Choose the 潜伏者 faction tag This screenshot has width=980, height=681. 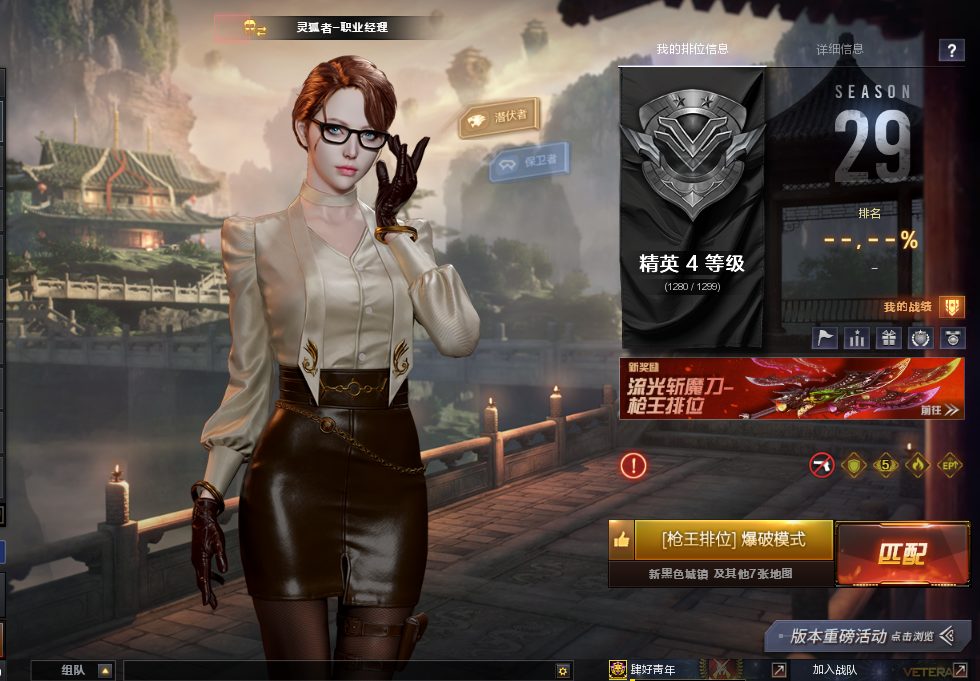tap(500, 118)
